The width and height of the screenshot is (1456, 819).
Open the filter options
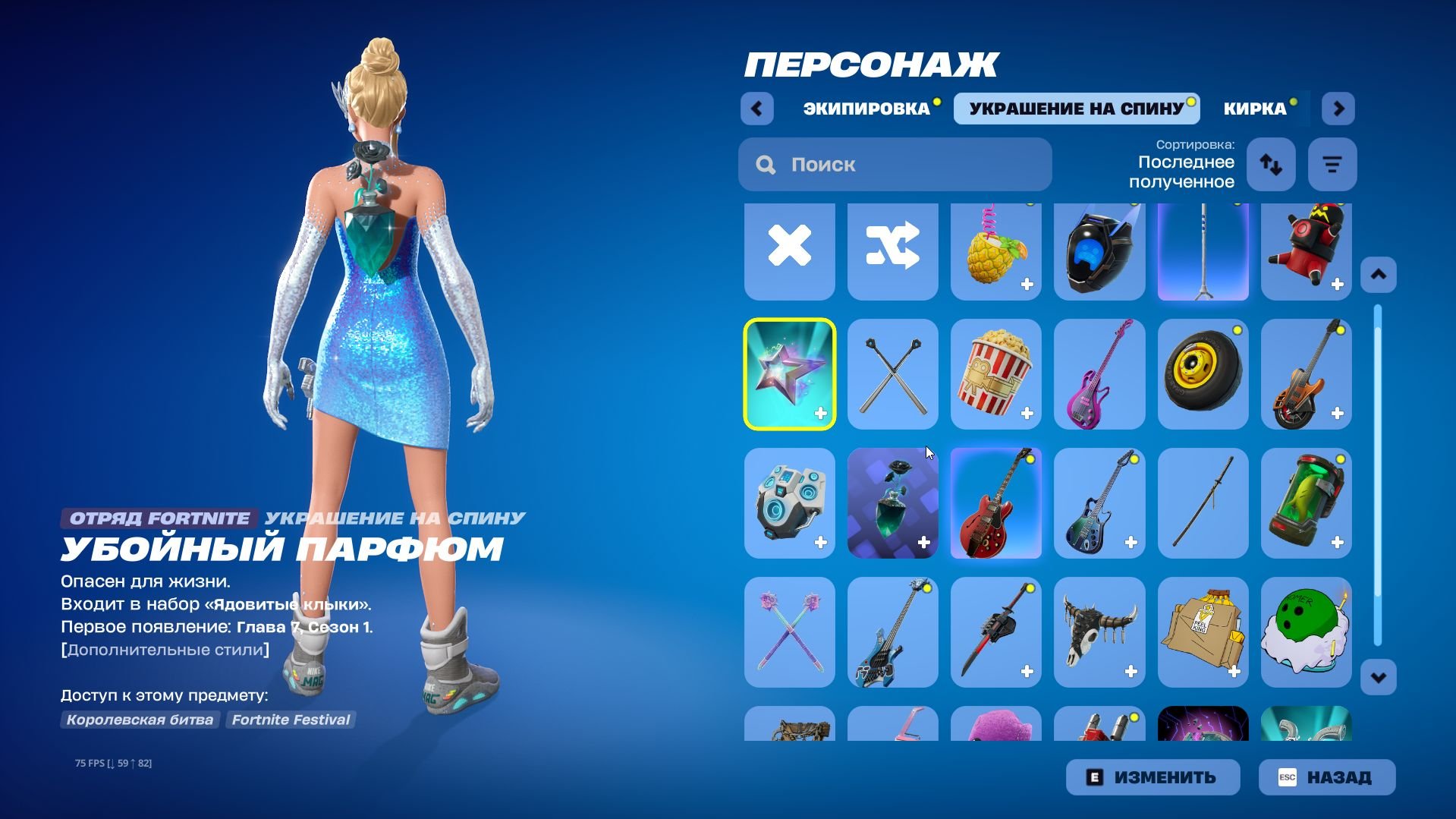[x=1332, y=164]
